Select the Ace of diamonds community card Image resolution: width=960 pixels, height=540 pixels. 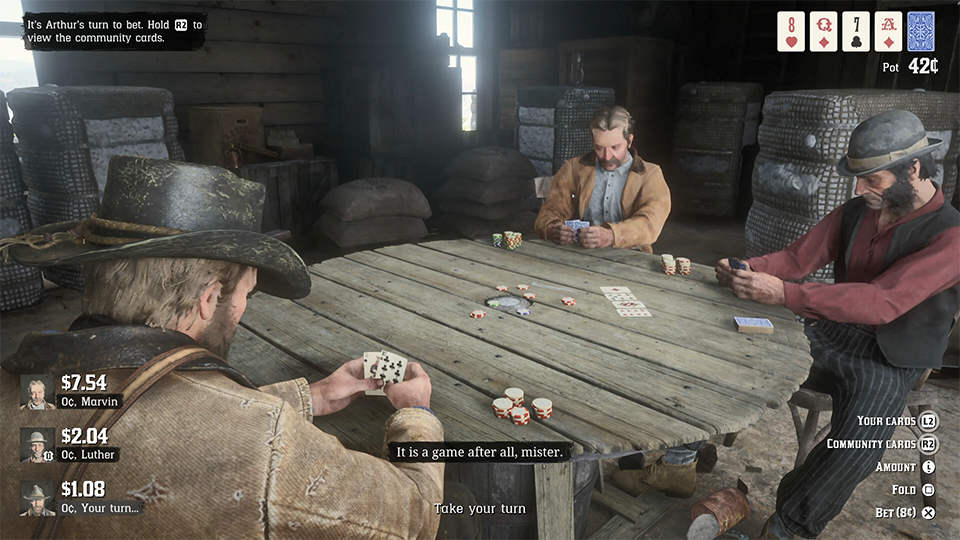[888, 31]
